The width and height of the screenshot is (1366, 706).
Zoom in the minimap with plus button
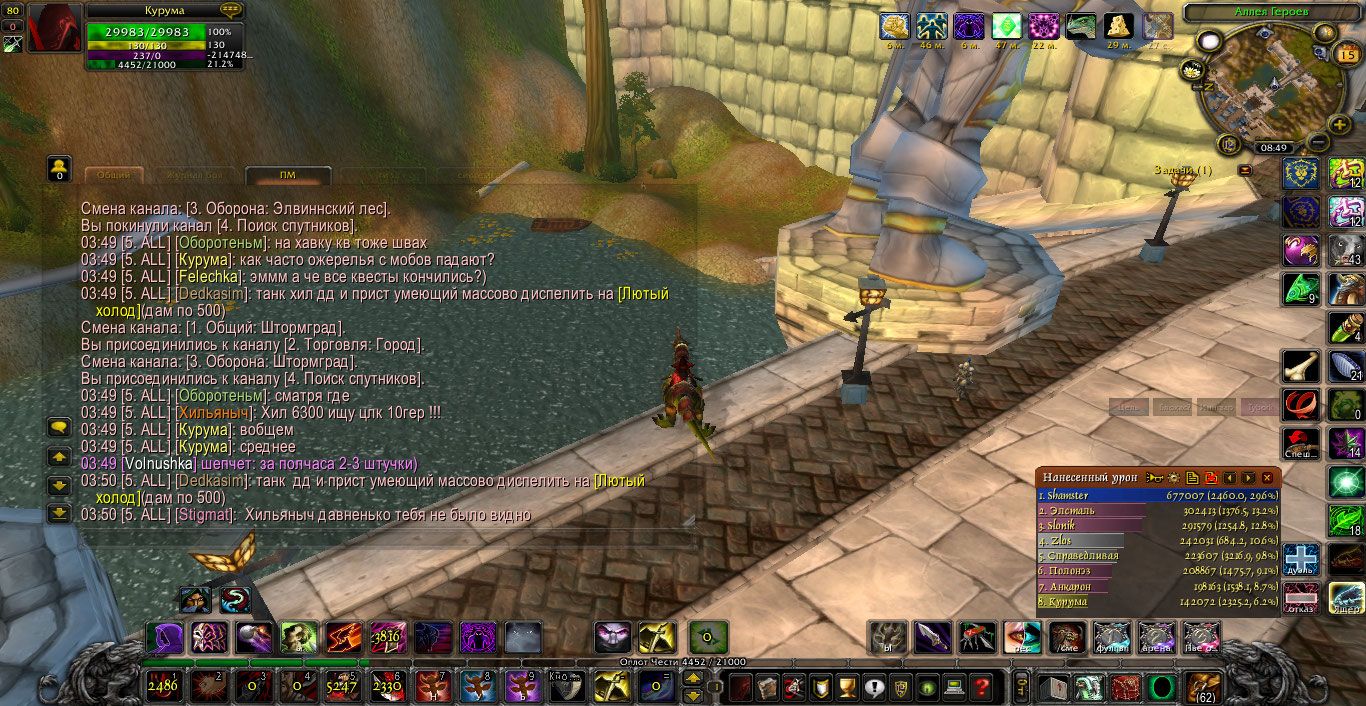tap(1340, 124)
